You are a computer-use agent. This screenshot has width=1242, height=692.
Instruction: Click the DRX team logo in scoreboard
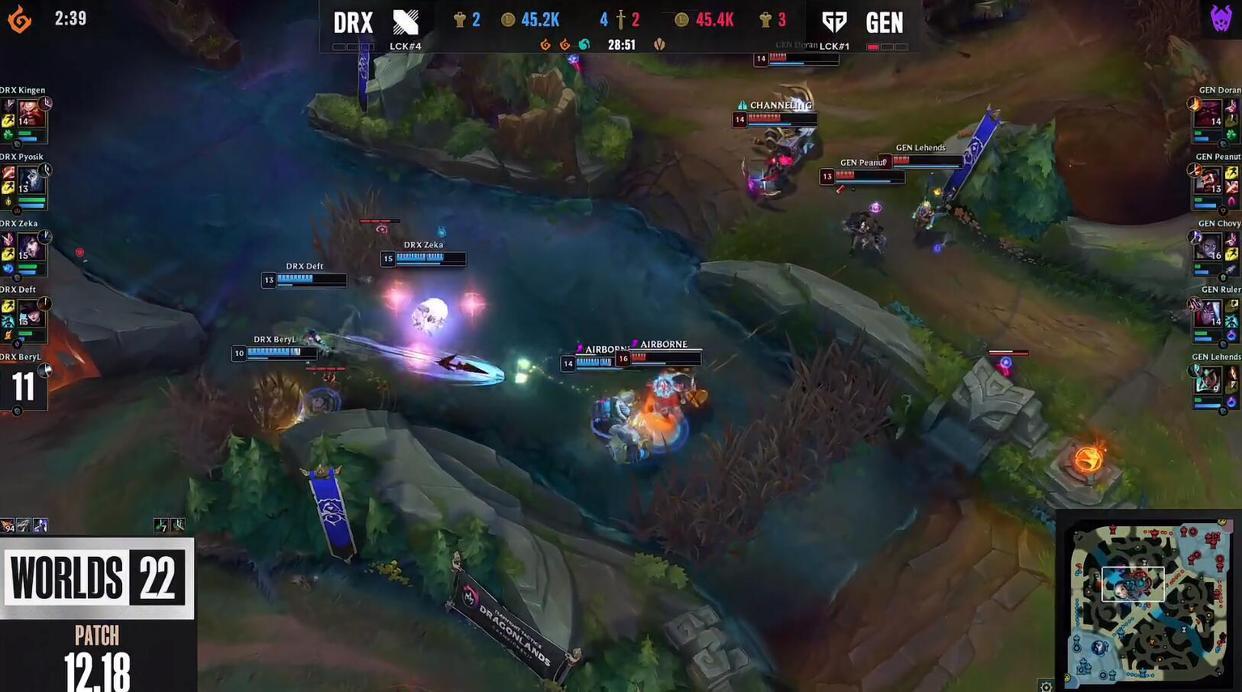point(406,22)
